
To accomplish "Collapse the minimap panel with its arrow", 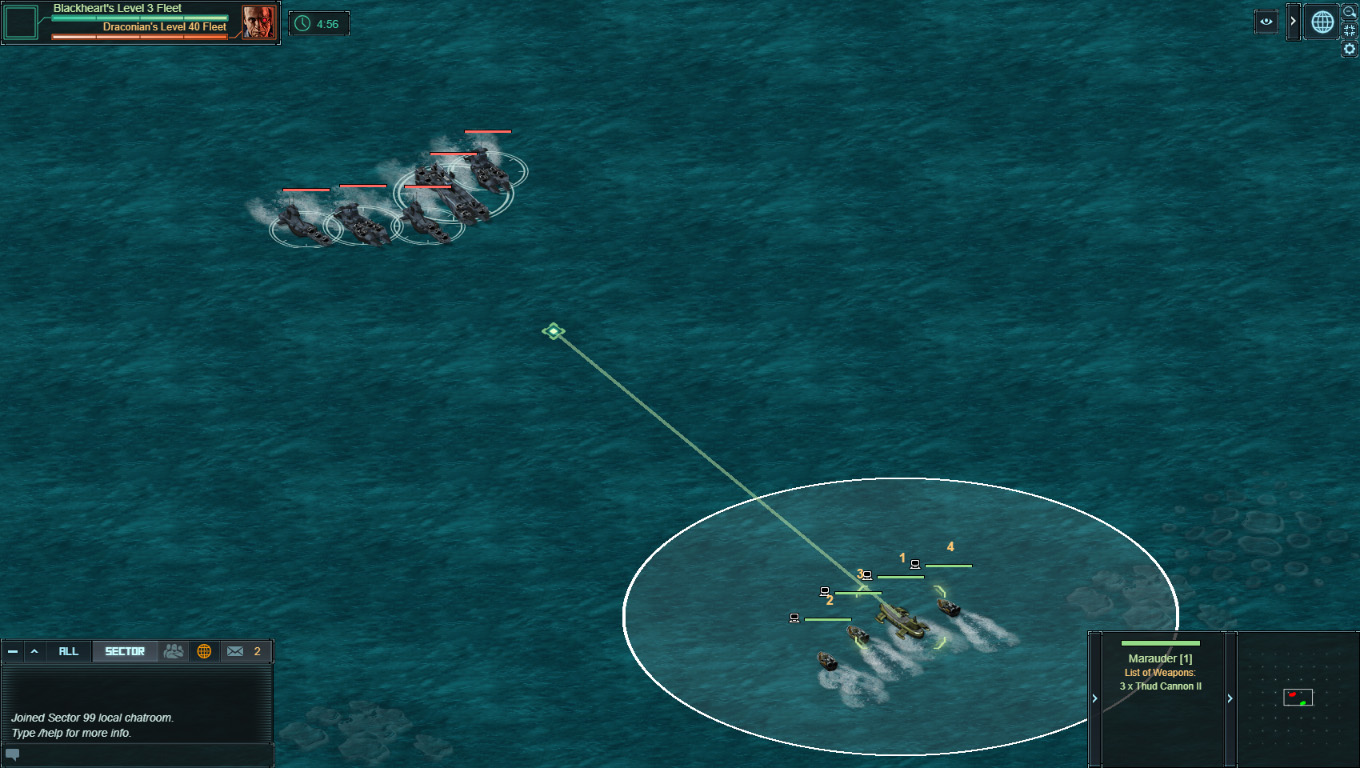I will 1230,698.
